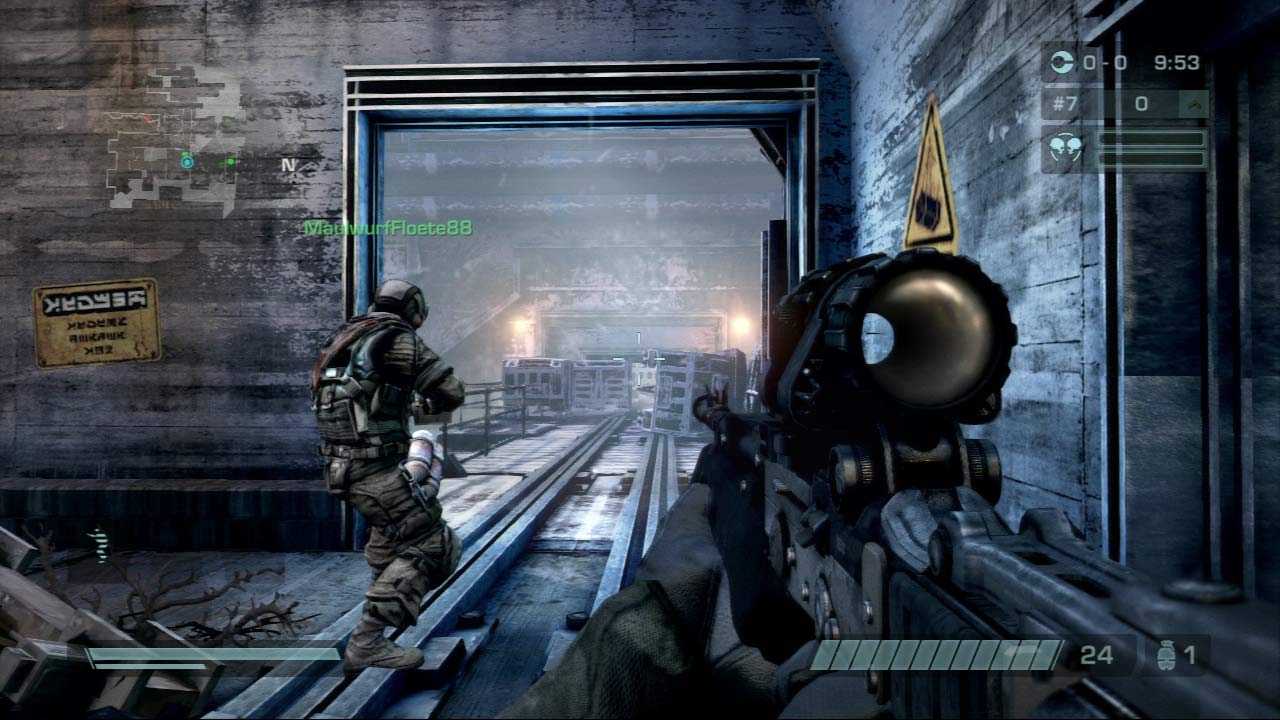Click the MaulwurfFloete88 teammate name tag
1280x720 pixels.
tap(388, 229)
